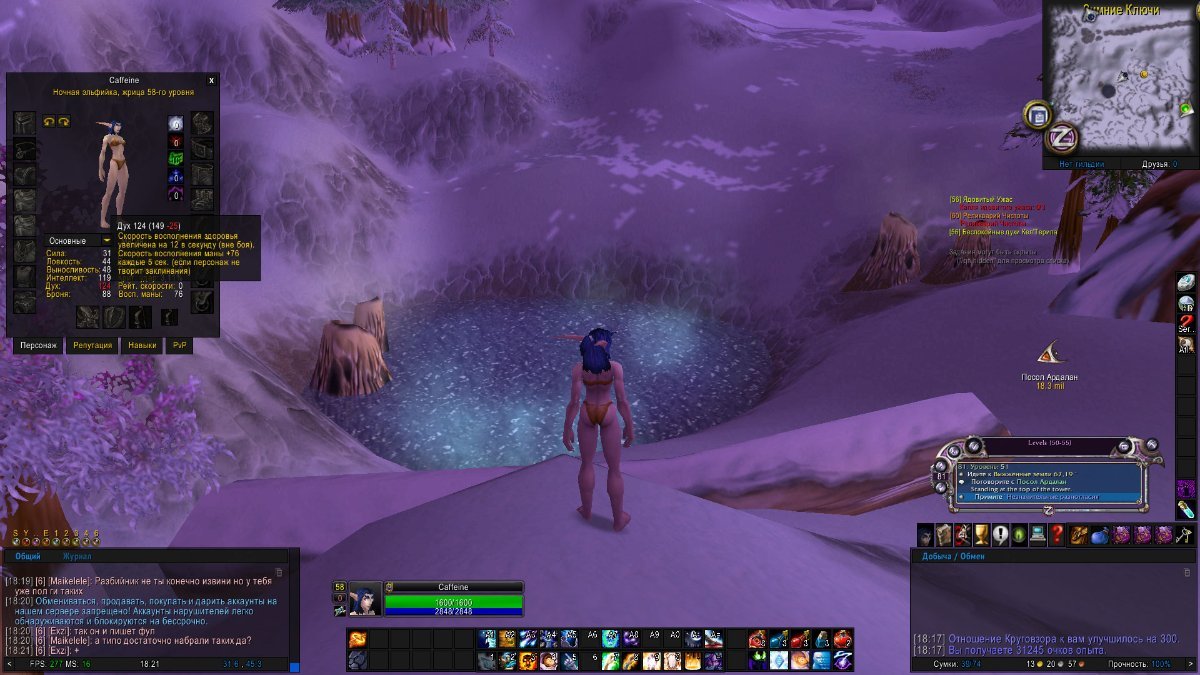Open the quest log exclamation mark icon
The width and height of the screenshot is (1200, 675).
[1000, 535]
